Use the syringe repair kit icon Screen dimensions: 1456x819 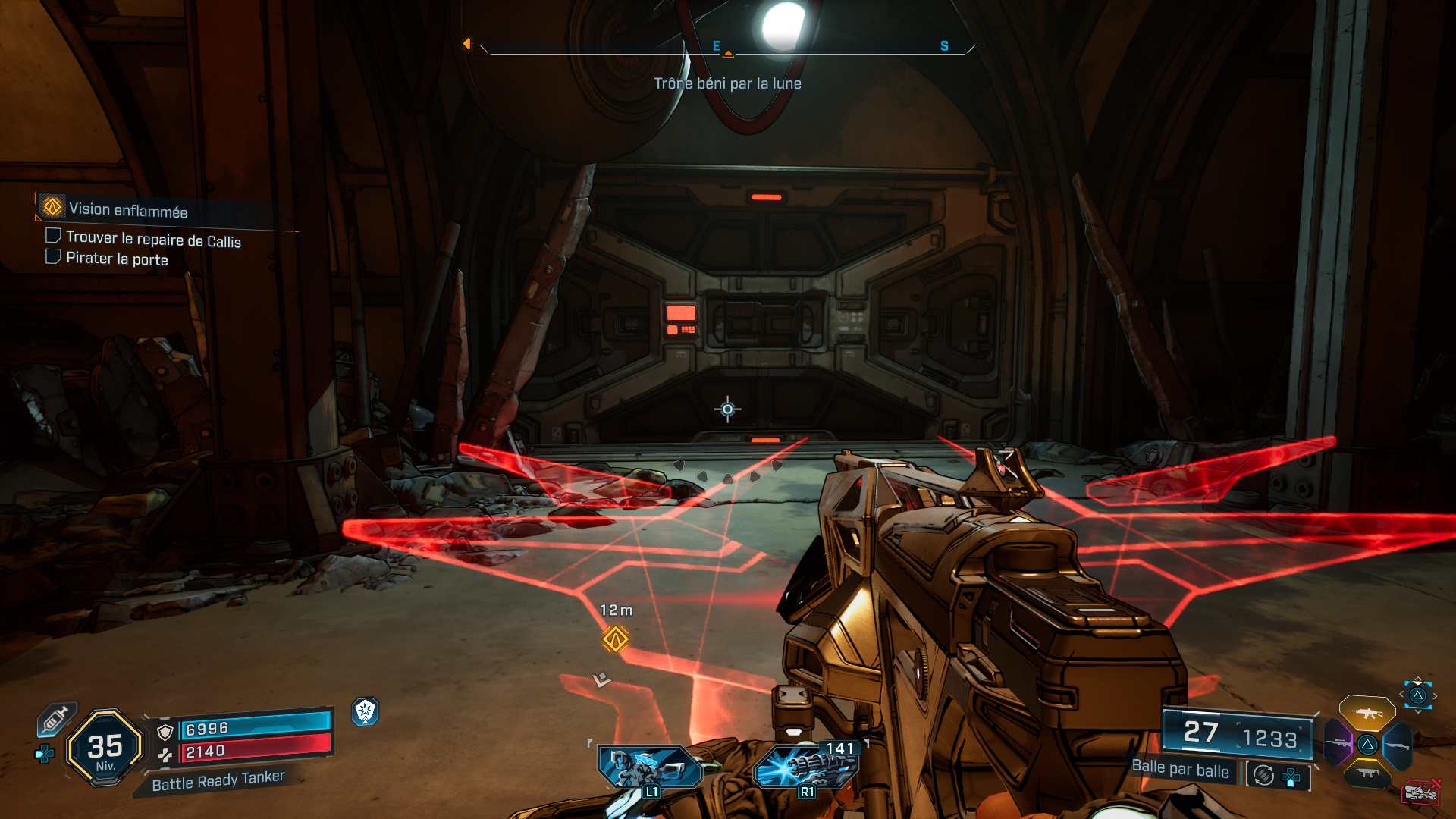point(55,717)
